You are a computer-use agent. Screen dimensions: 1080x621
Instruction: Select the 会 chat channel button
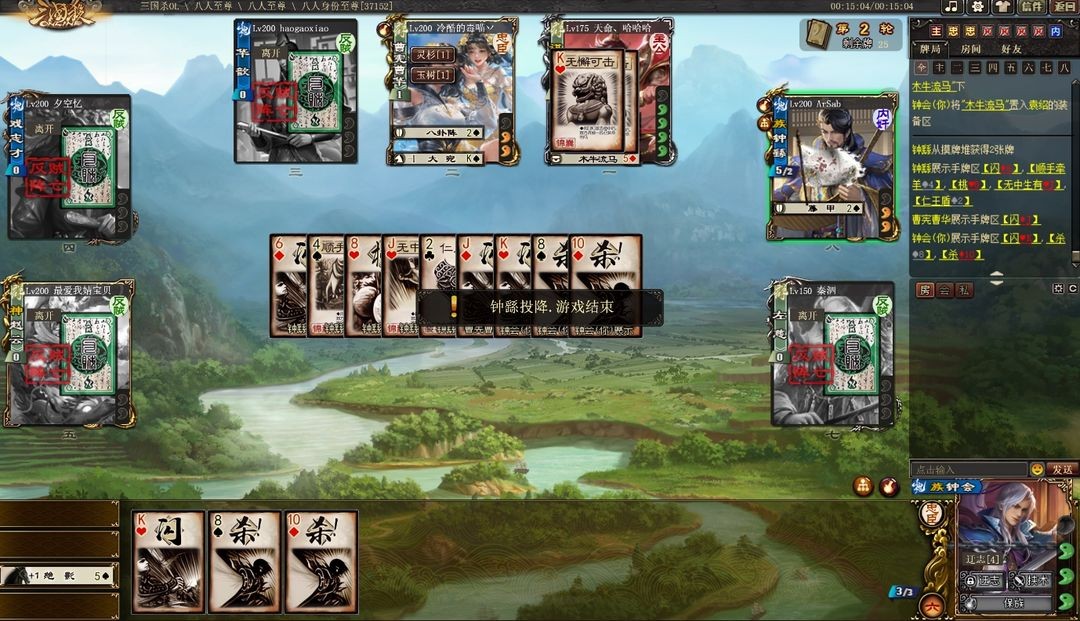pos(945,290)
